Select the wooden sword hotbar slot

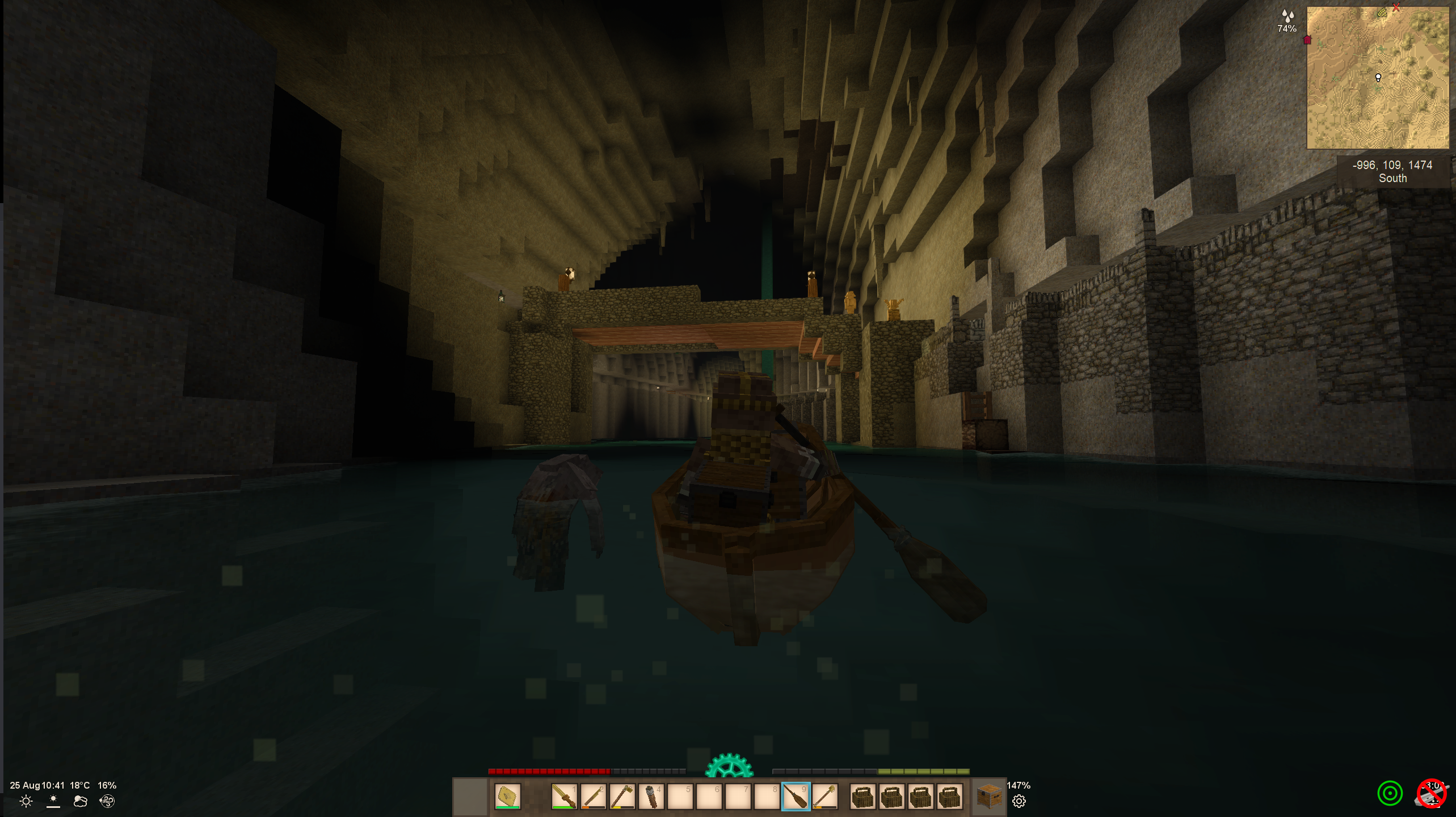tap(564, 796)
